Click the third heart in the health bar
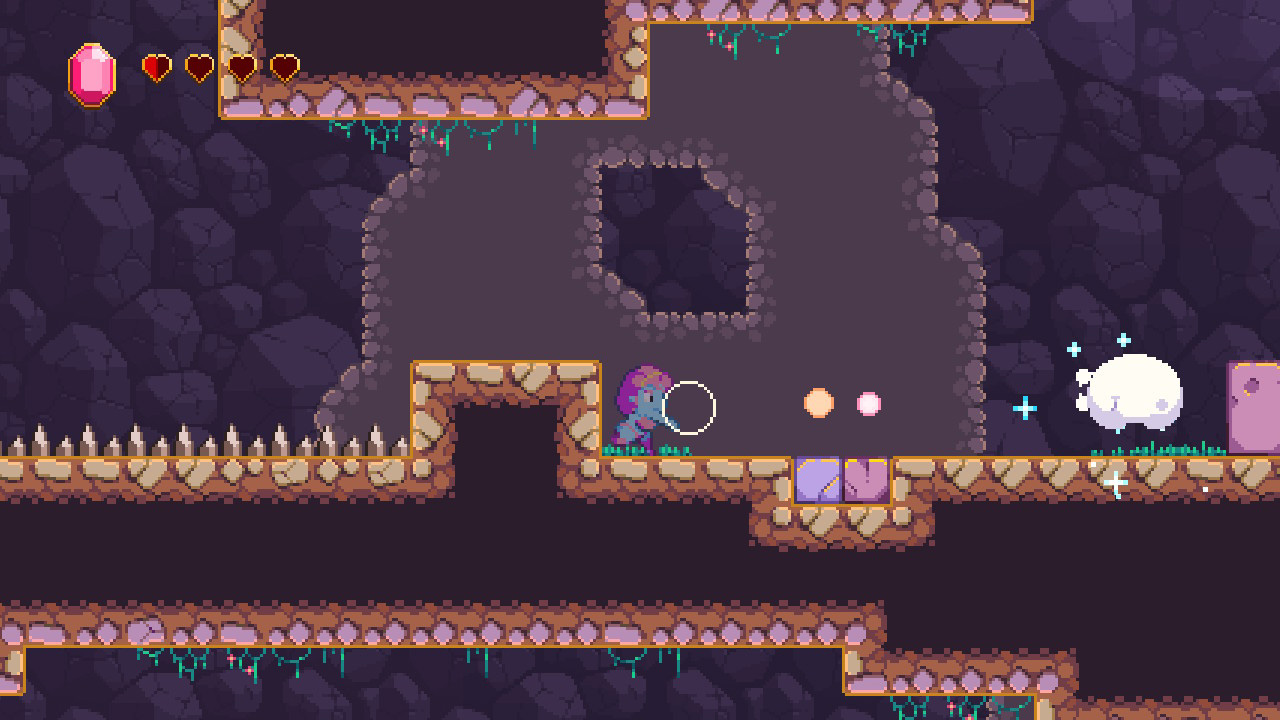Image resolution: width=1280 pixels, height=720 pixels. [240, 66]
